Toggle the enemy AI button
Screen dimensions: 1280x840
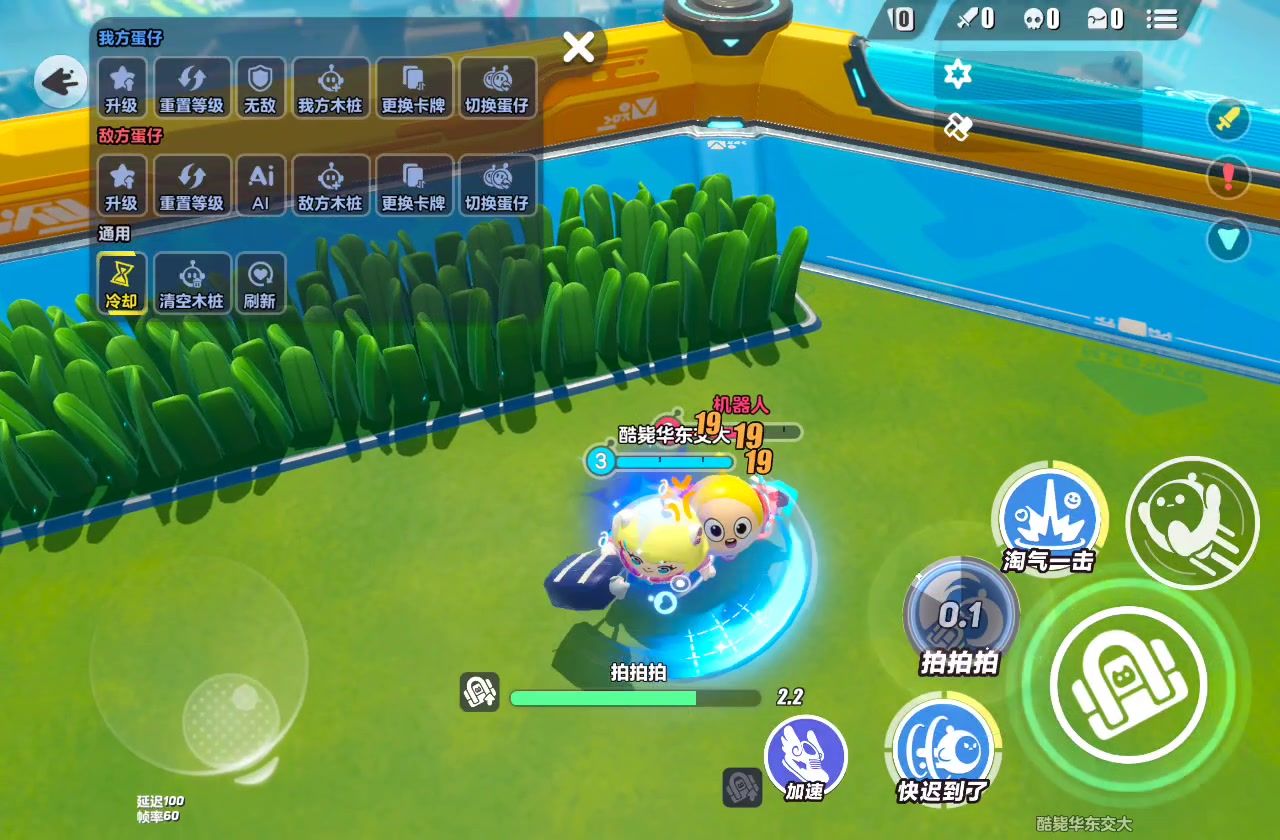pos(260,185)
